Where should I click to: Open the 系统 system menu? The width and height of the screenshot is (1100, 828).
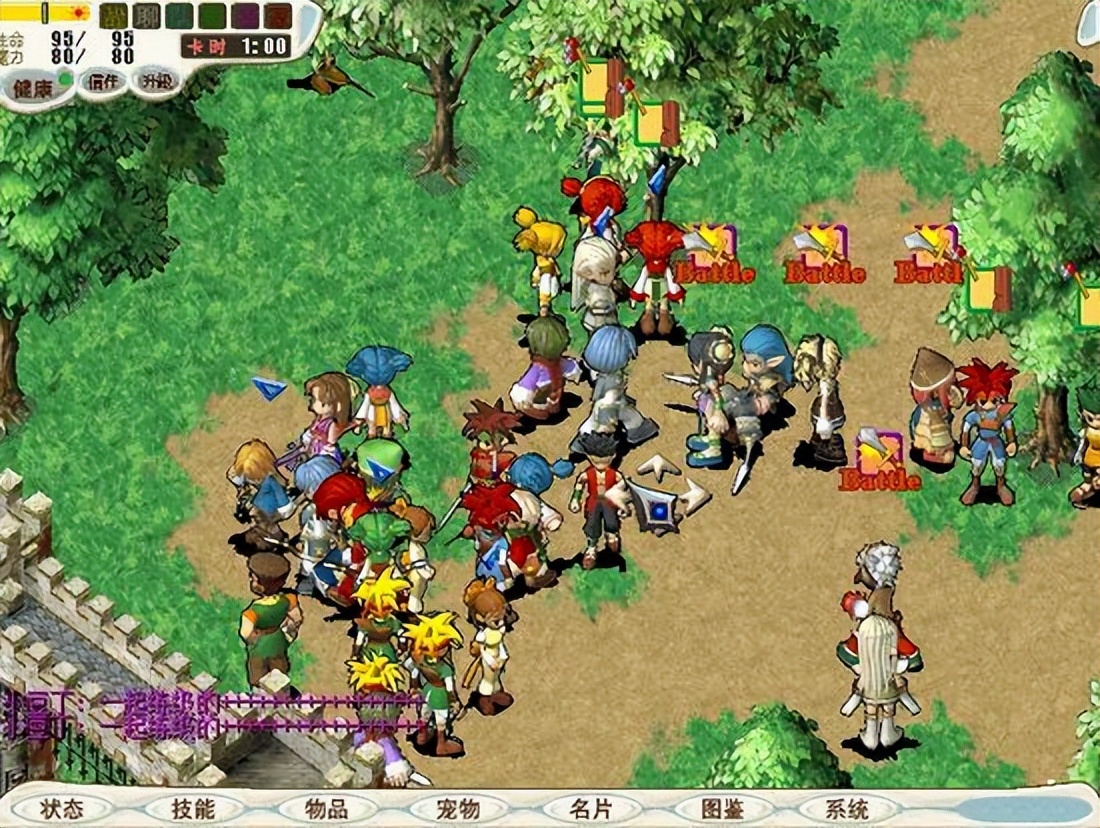(x=847, y=808)
